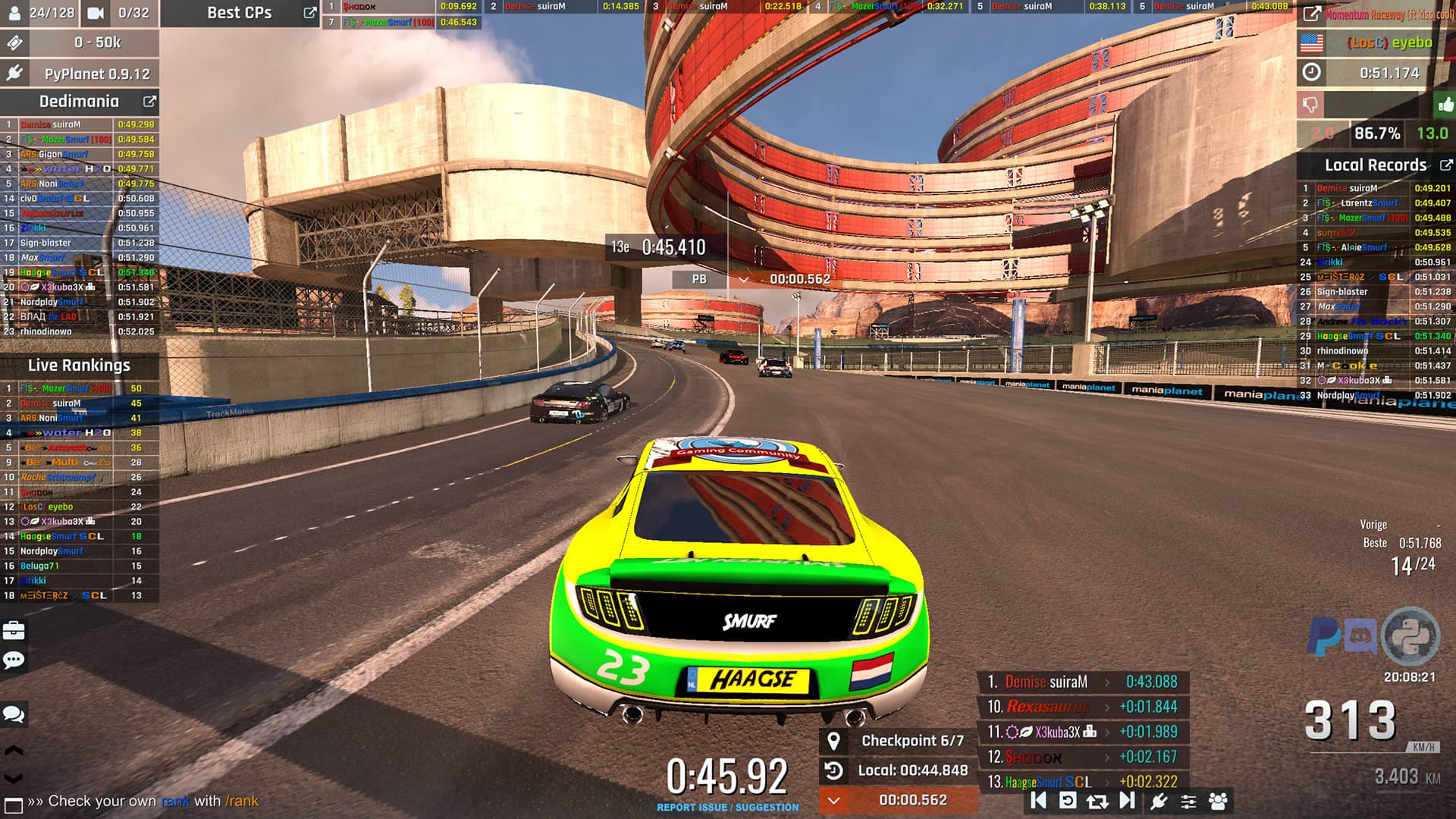Image resolution: width=1456 pixels, height=819 pixels.
Task: Collapse with the down chevron in left sidebar
Action: [x=13, y=776]
